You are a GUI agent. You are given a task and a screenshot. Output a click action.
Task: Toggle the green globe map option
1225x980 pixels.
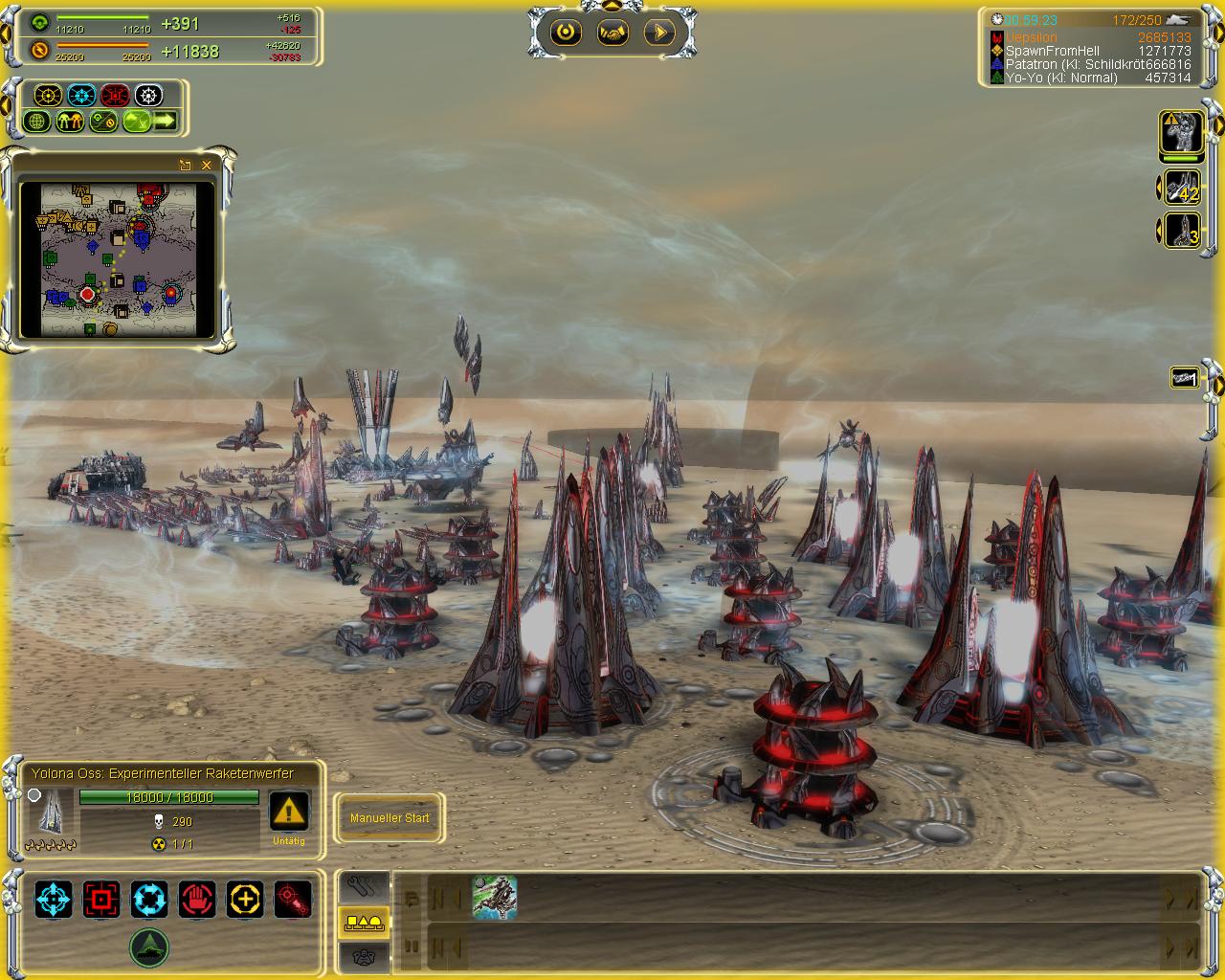tap(37, 122)
